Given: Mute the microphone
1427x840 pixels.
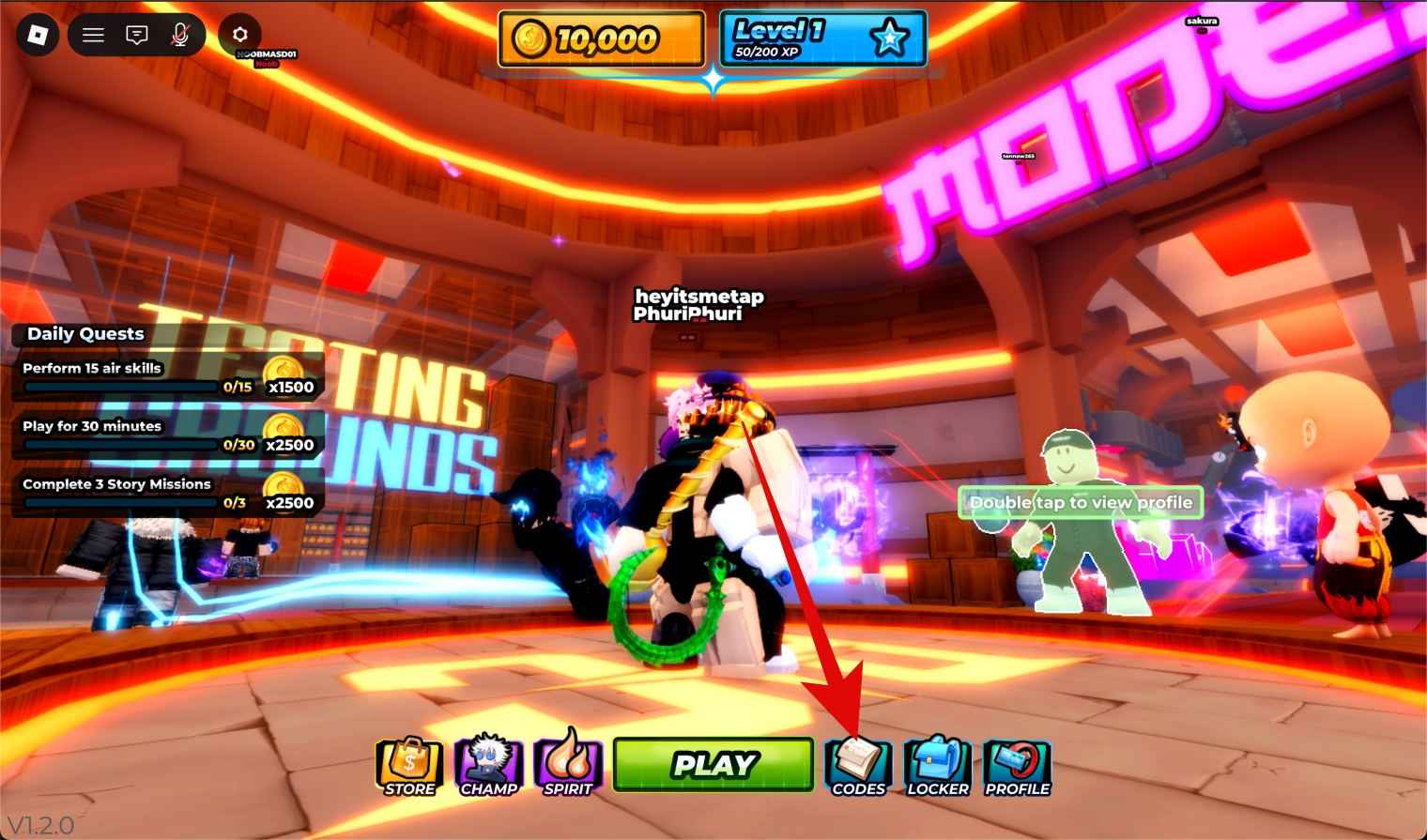Looking at the screenshot, I should (180, 35).
